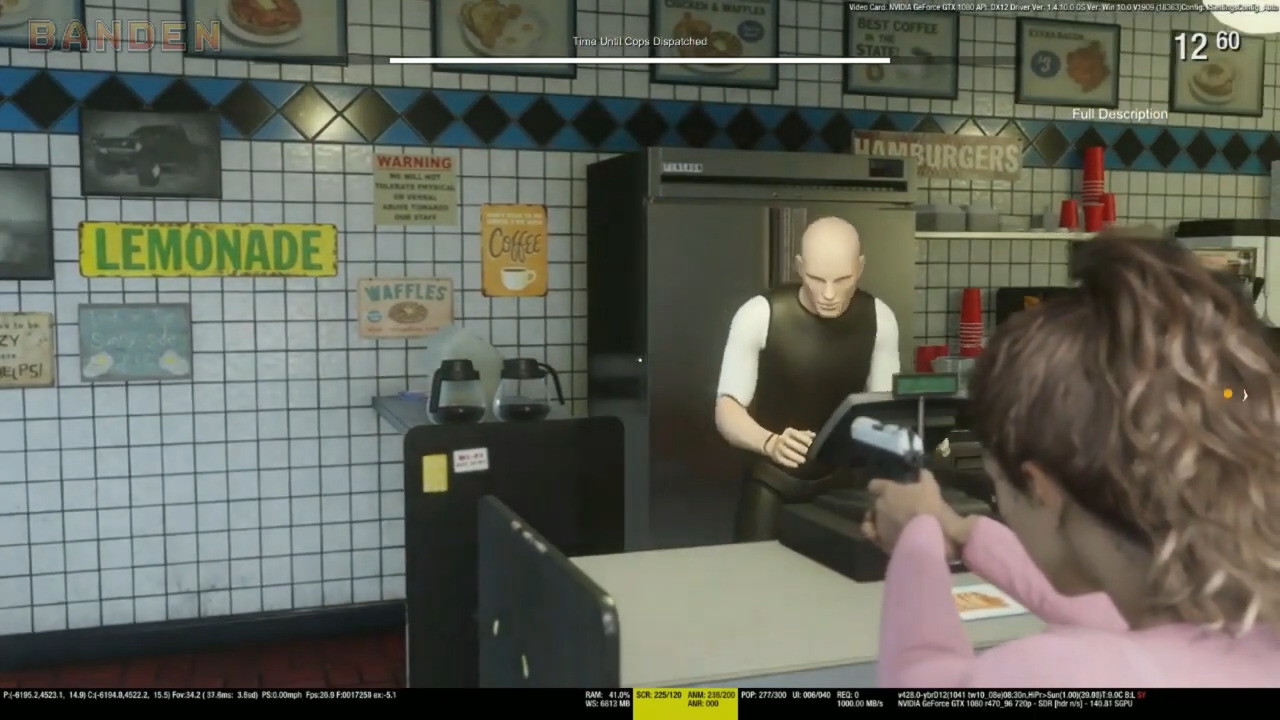The height and width of the screenshot is (720, 1280).
Task: Expand the Full Description panel
Action: pyautogui.click(x=1119, y=114)
